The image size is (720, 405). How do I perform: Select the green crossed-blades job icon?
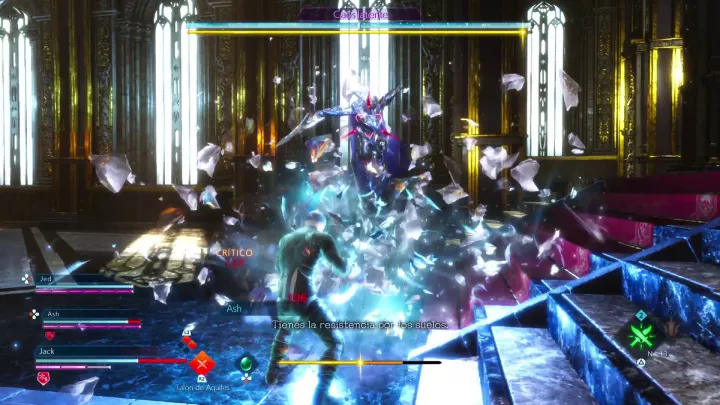(x=643, y=334)
